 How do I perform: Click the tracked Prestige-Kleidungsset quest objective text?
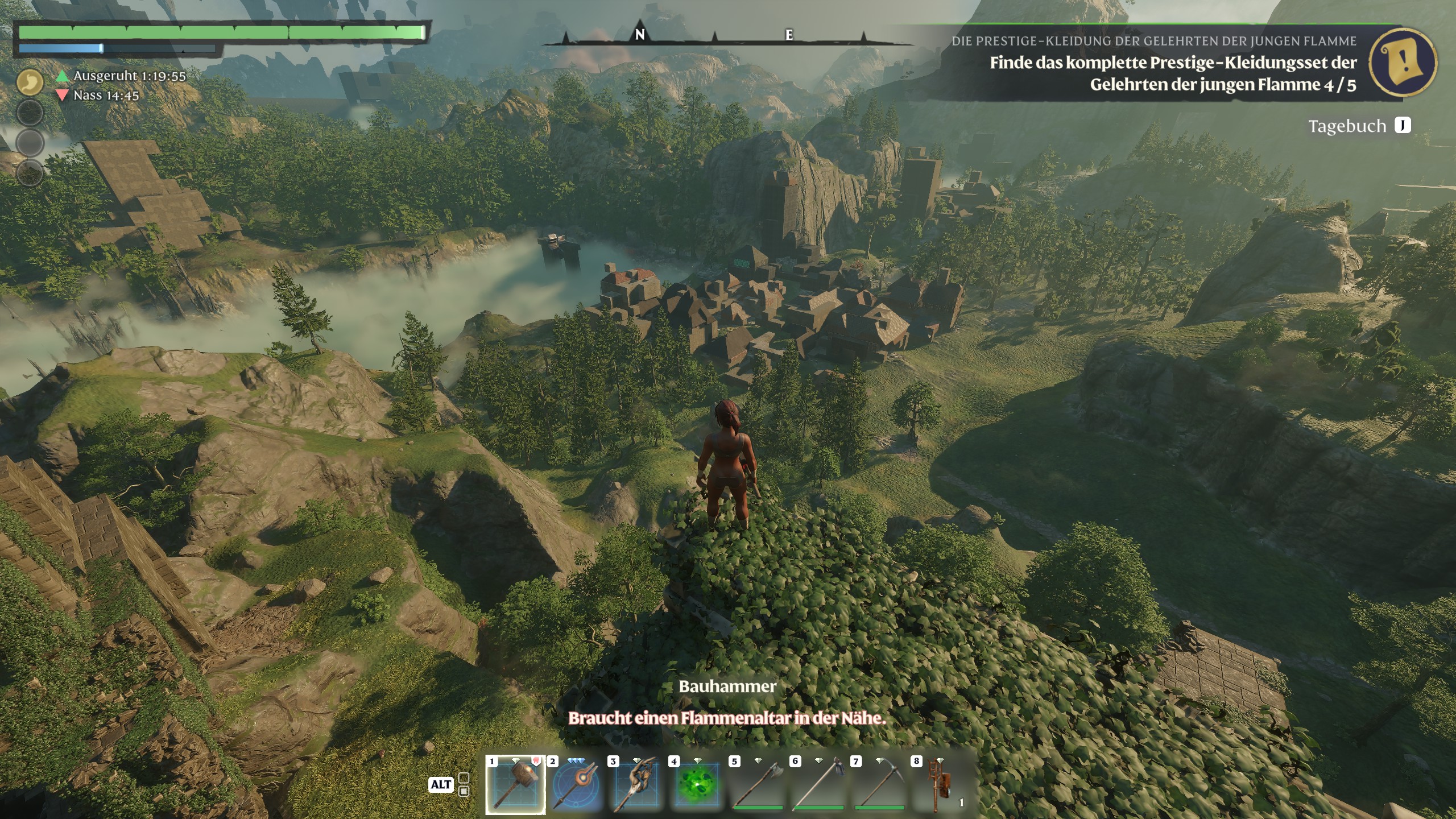(x=1173, y=73)
